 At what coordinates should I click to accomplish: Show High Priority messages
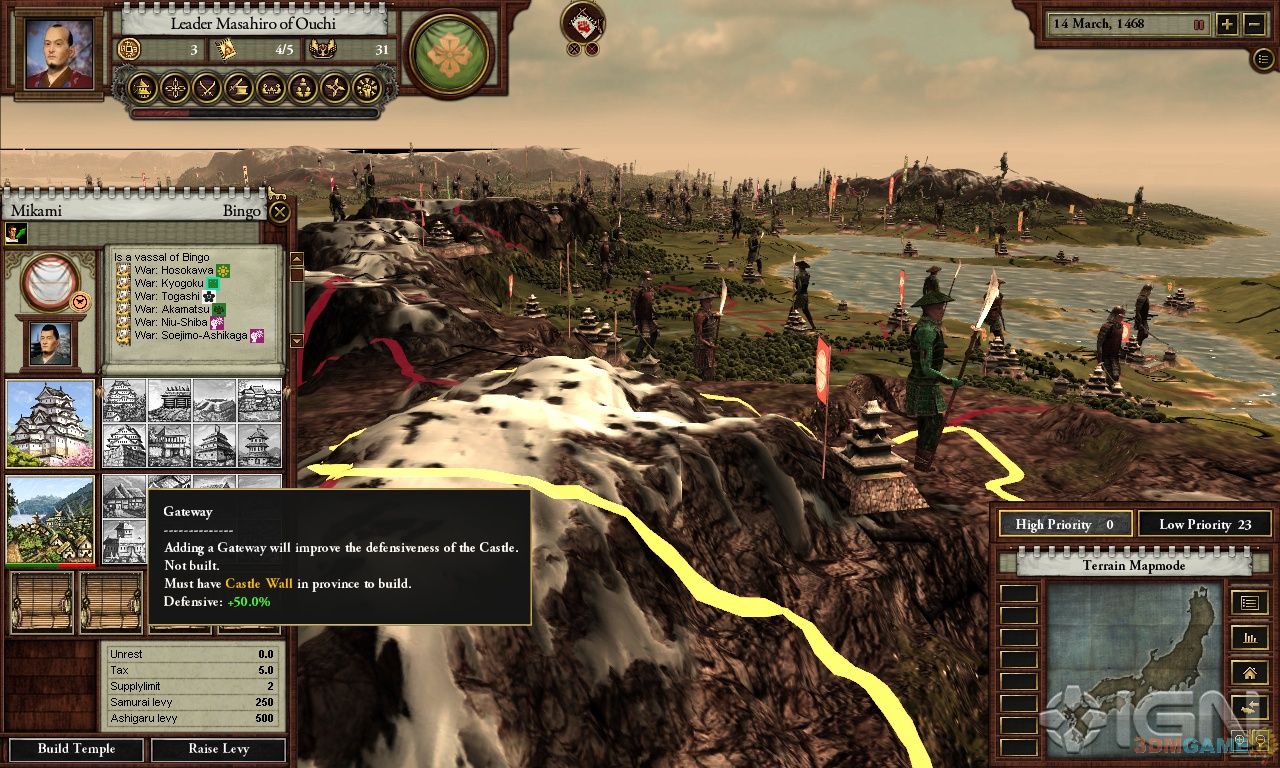click(1064, 524)
